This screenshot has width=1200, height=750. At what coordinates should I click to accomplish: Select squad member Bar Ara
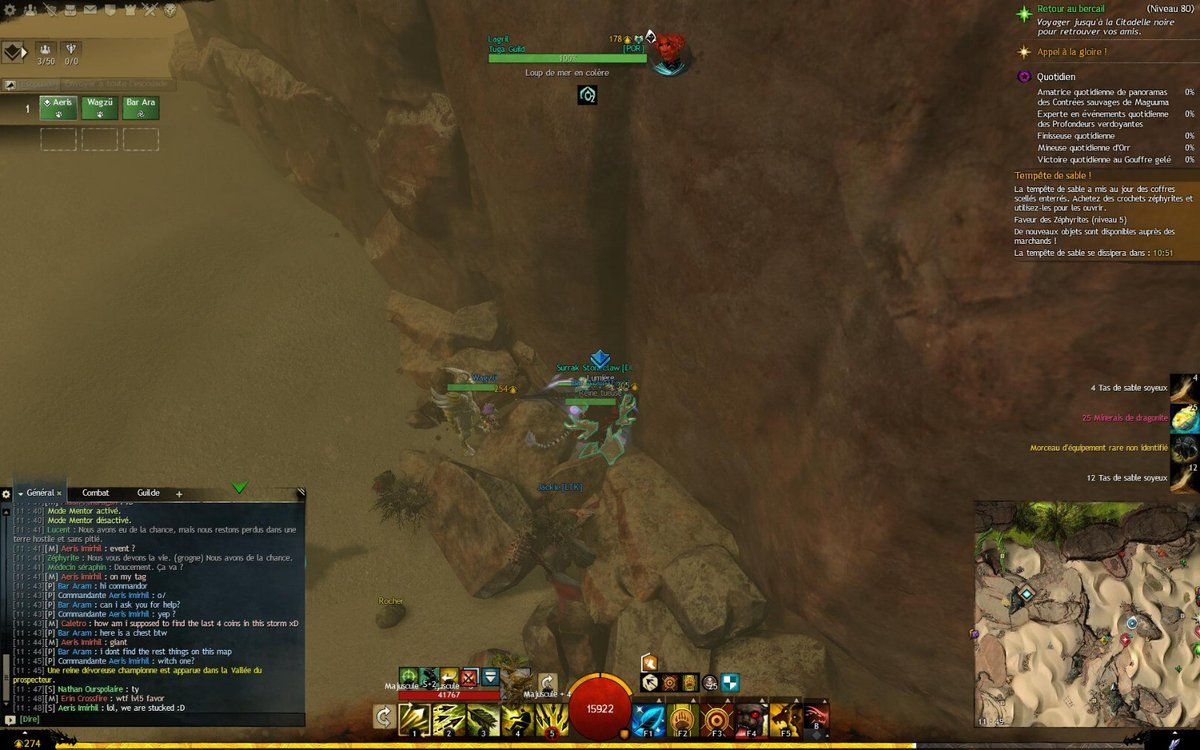pyautogui.click(x=140, y=107)
